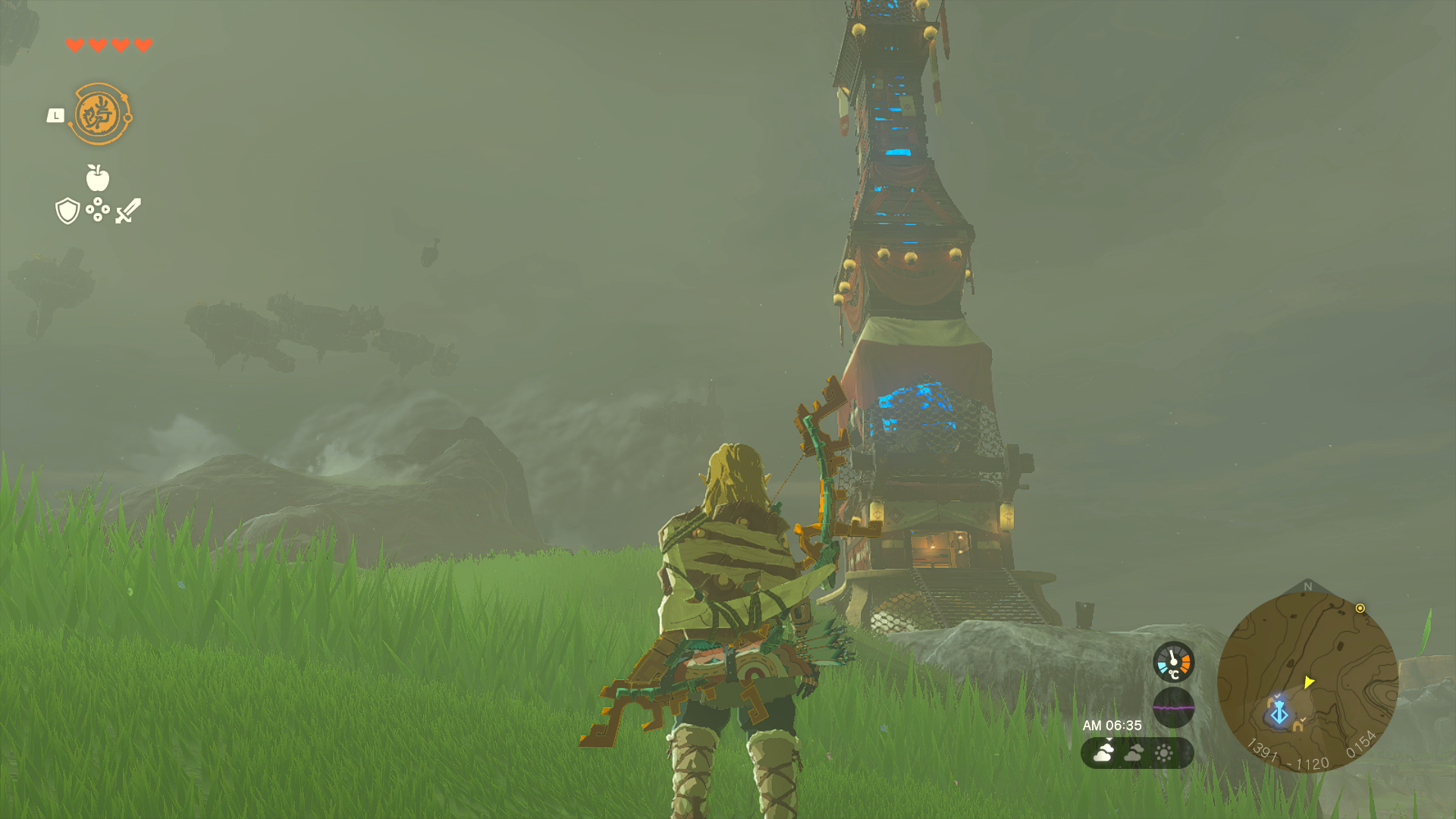The image size is (1456, 819).
Task: Click the yellow player arrow on minimap
Action: [1309, 682]
